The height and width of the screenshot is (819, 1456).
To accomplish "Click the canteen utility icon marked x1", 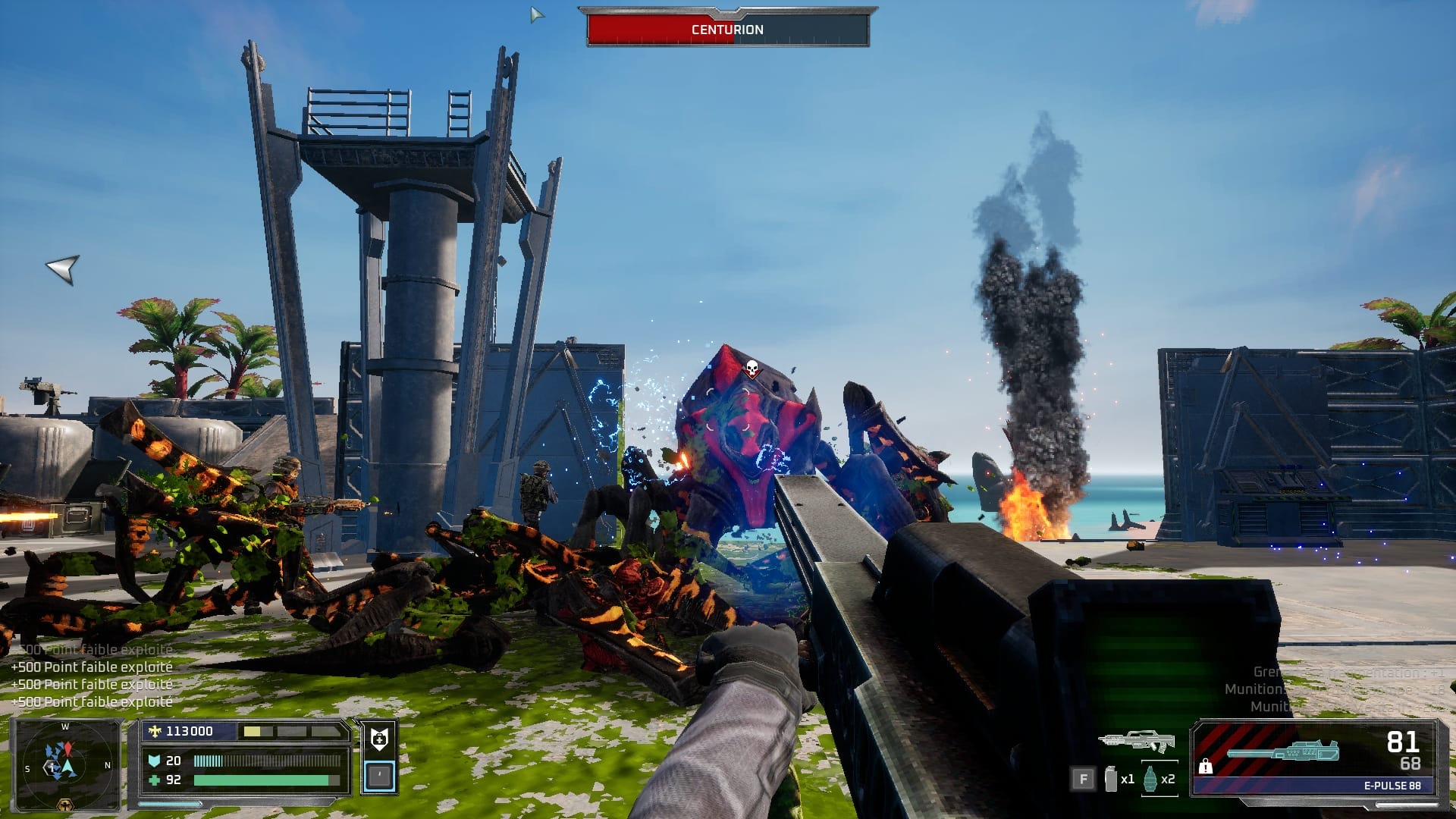I will pos(1110,780).
